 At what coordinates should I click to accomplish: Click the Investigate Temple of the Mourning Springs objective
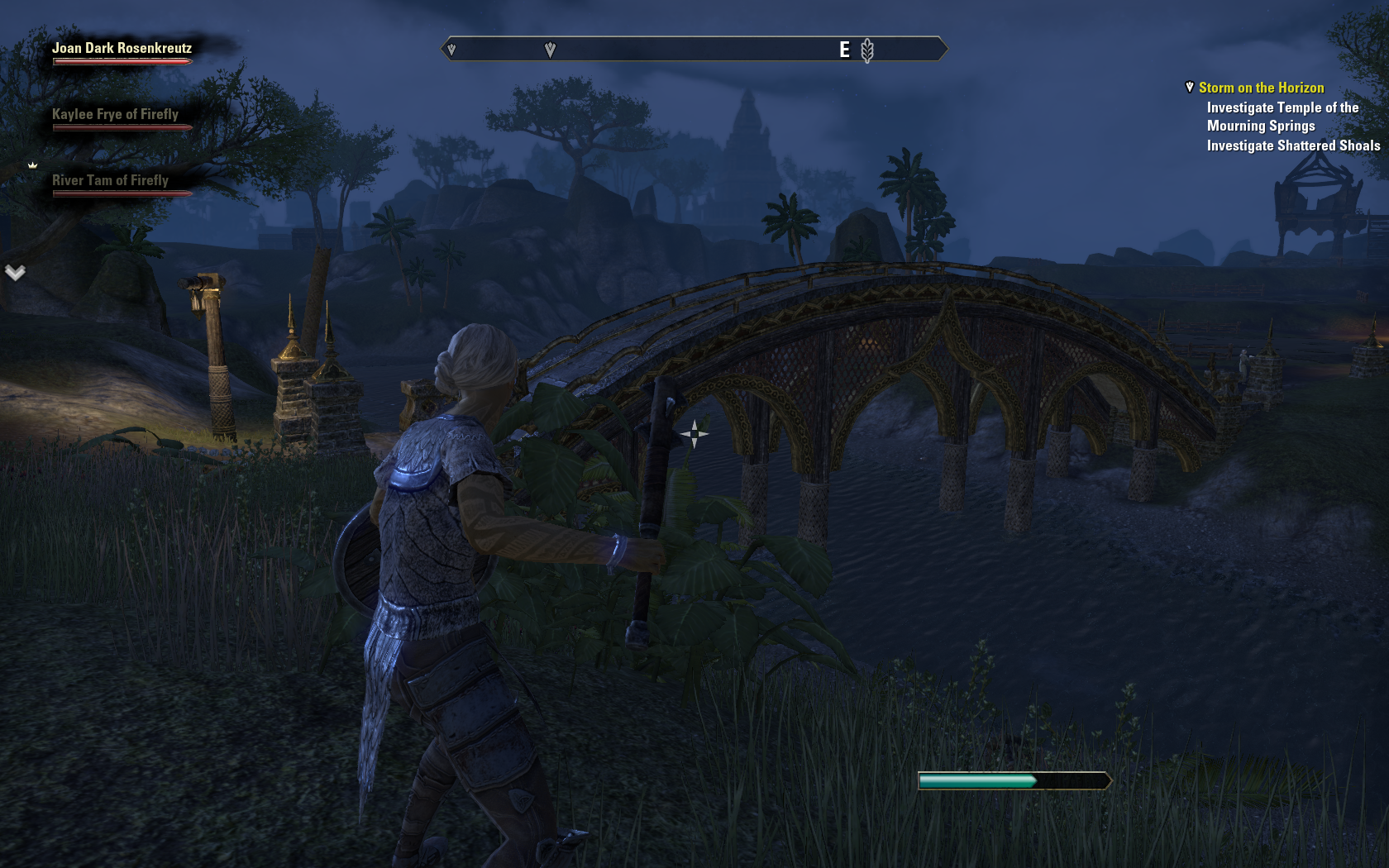[1282, 117]
